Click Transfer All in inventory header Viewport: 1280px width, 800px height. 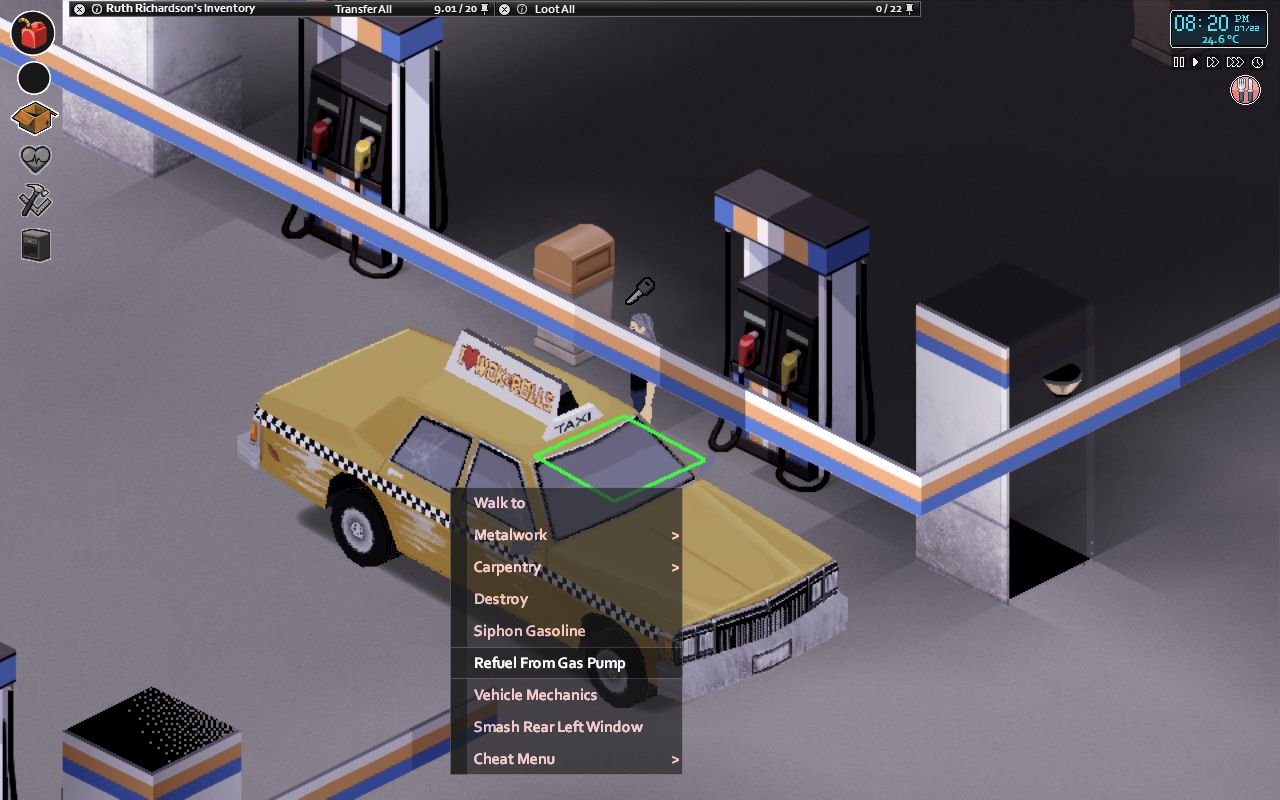click(364, 8)
